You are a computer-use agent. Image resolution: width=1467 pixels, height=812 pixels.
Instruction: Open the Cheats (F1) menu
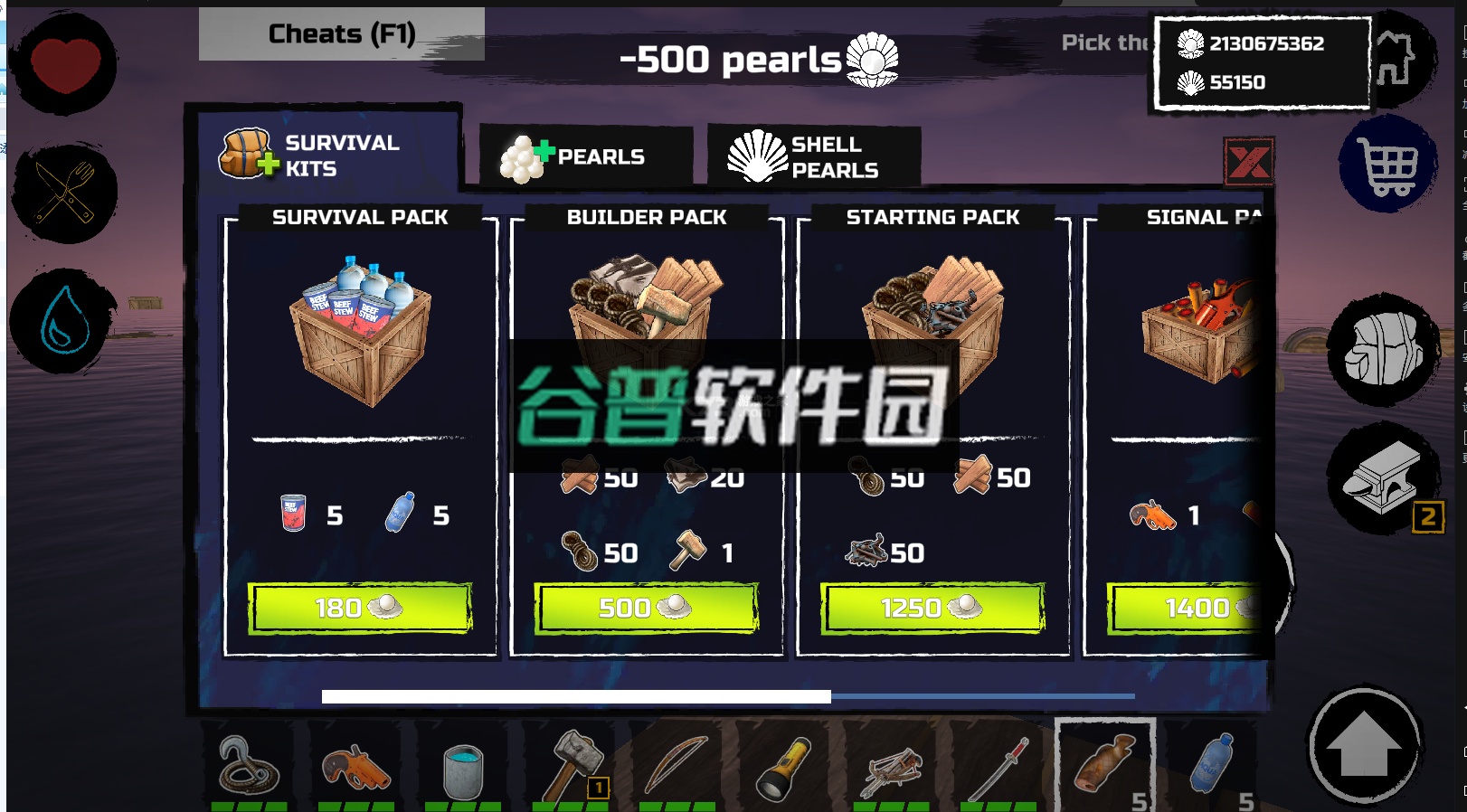point(340,33)
